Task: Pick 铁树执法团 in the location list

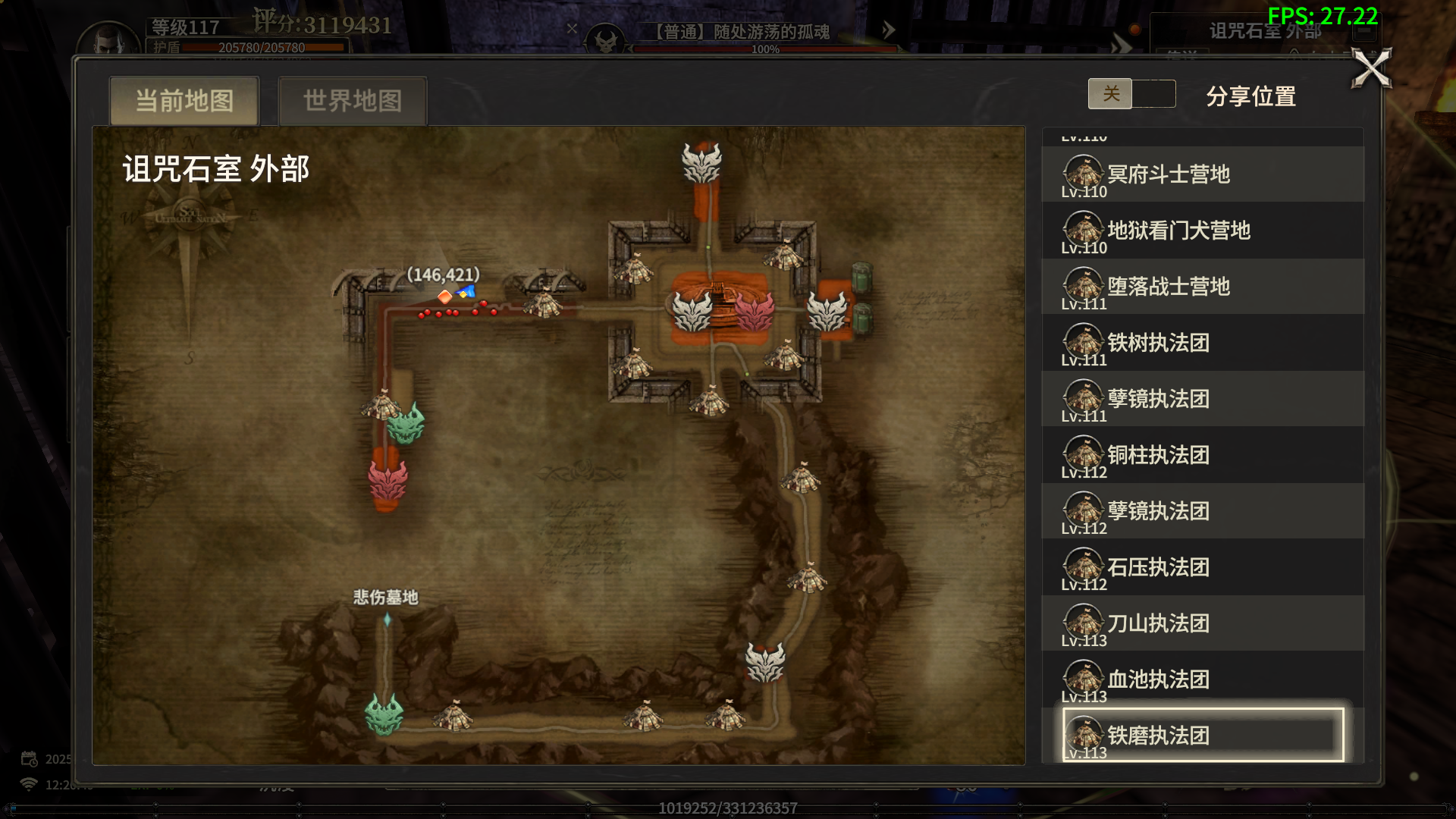Action: pos(1202,343)
